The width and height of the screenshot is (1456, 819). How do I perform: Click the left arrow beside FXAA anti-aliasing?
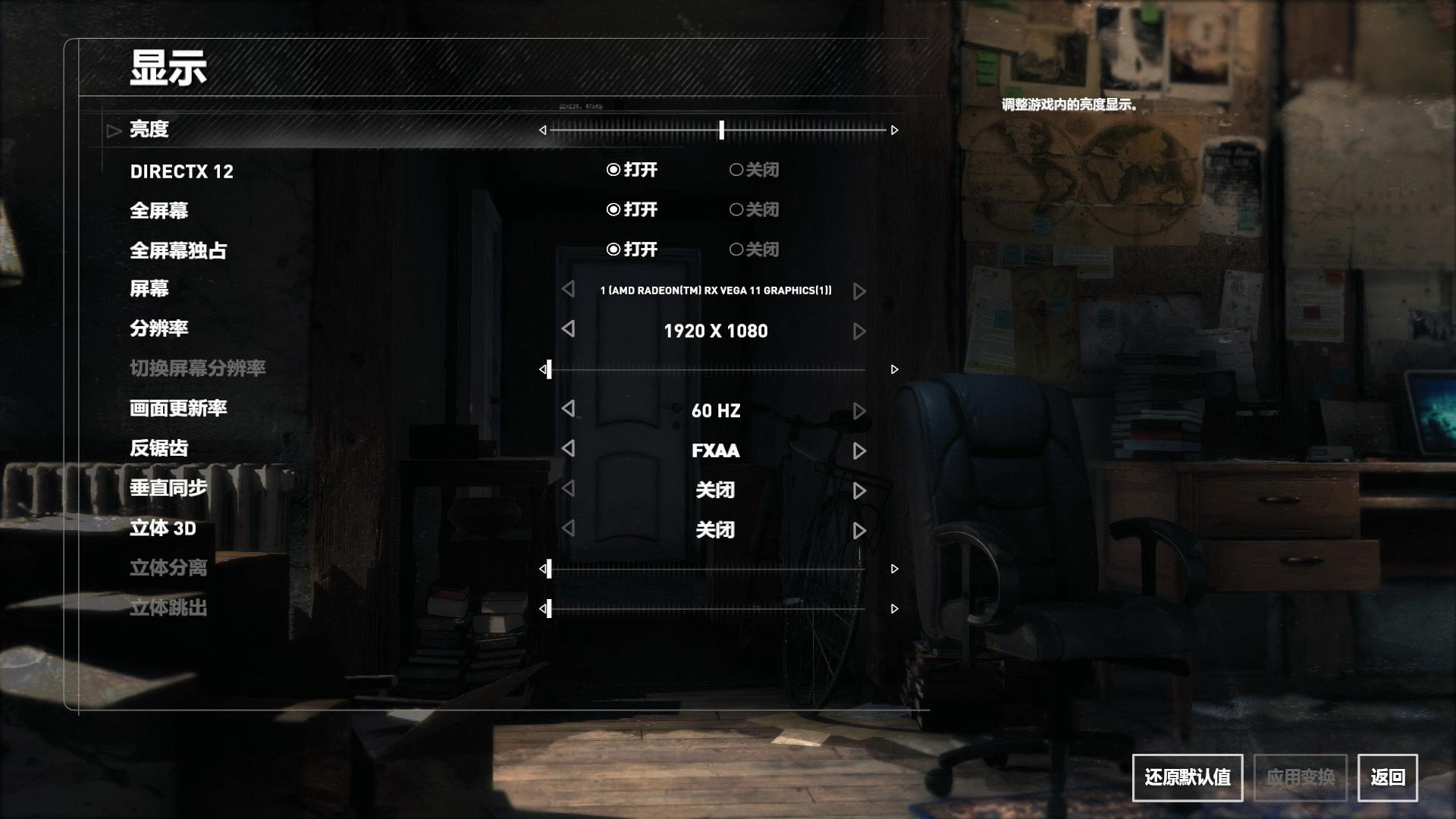click(566, 450)
